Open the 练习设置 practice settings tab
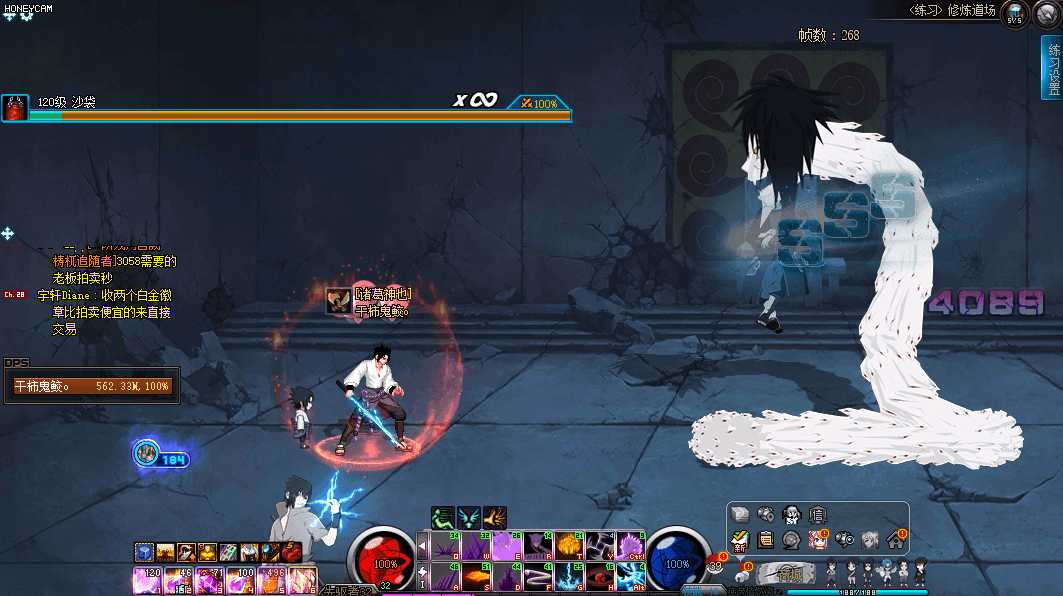Screen dimensions: 1063x596 [1052, 70]
